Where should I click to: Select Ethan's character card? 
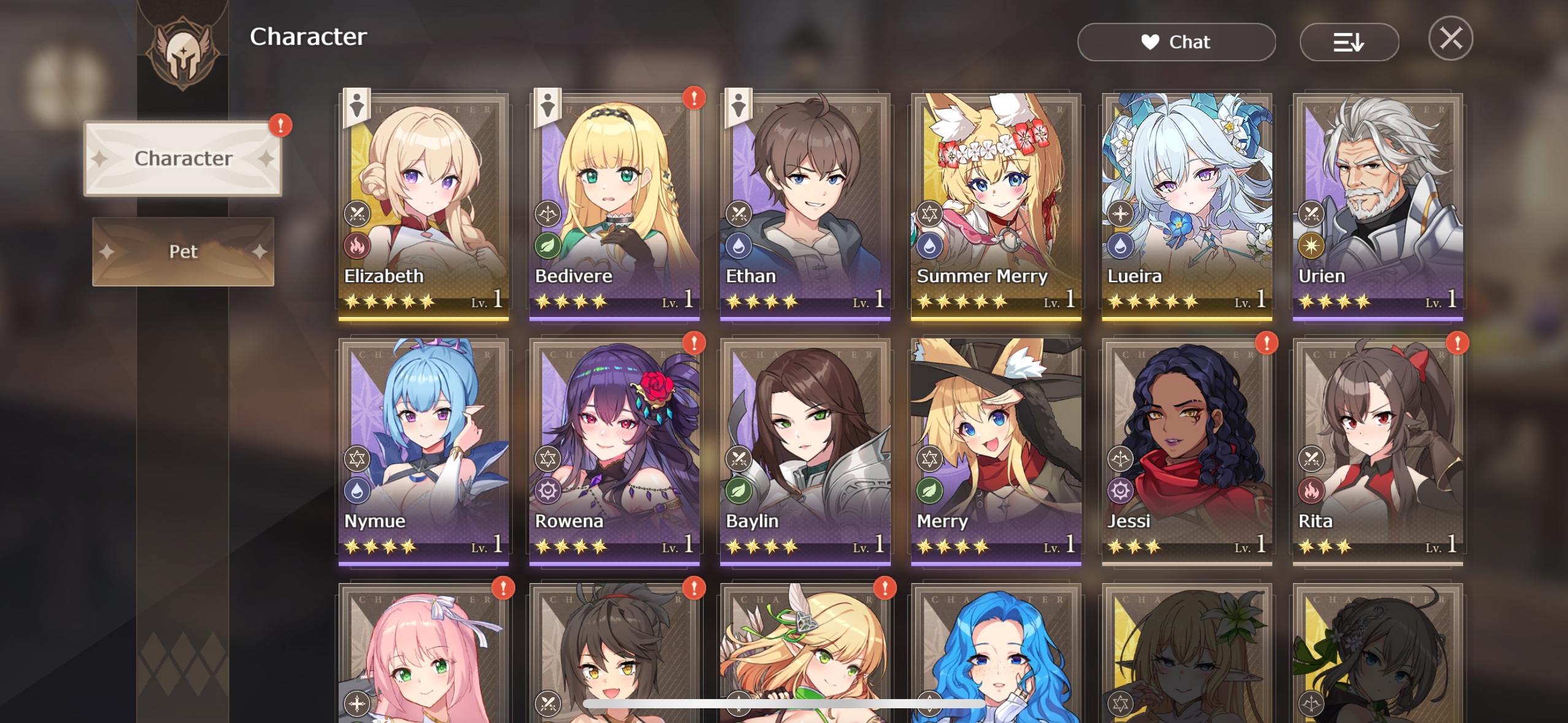coord(805,205)
